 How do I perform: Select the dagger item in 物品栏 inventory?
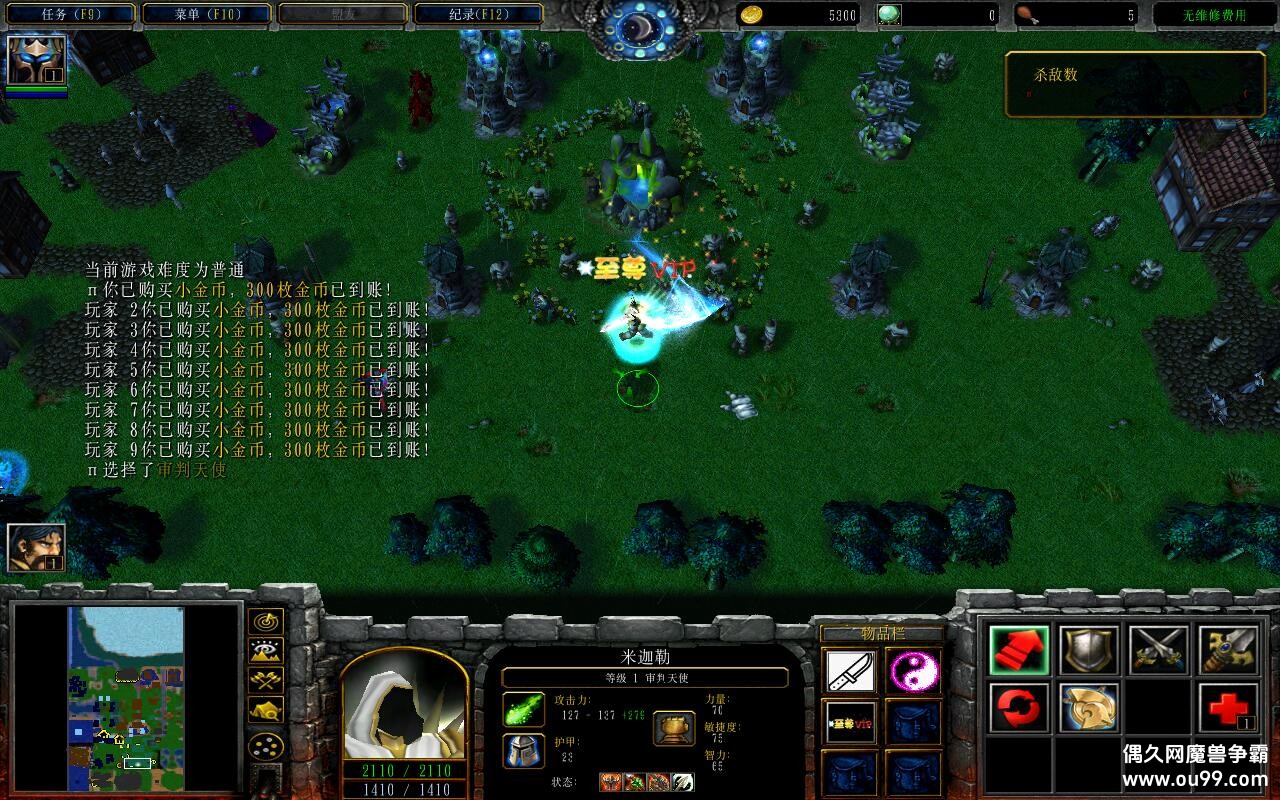(851, 668)
